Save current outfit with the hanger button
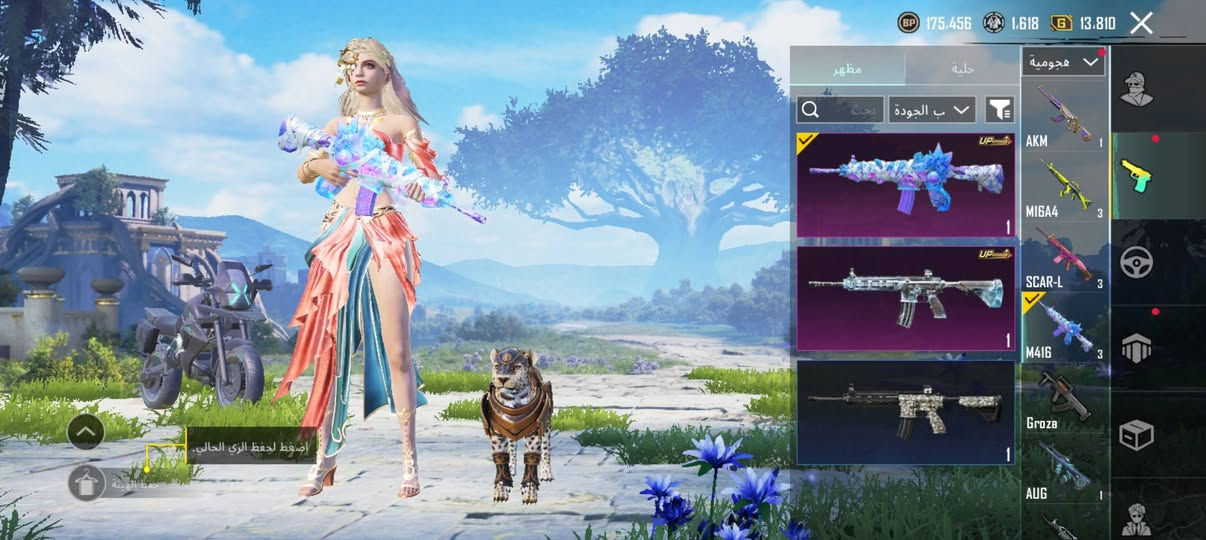This screenshot has height=540, width=1206. coord(87,483)
